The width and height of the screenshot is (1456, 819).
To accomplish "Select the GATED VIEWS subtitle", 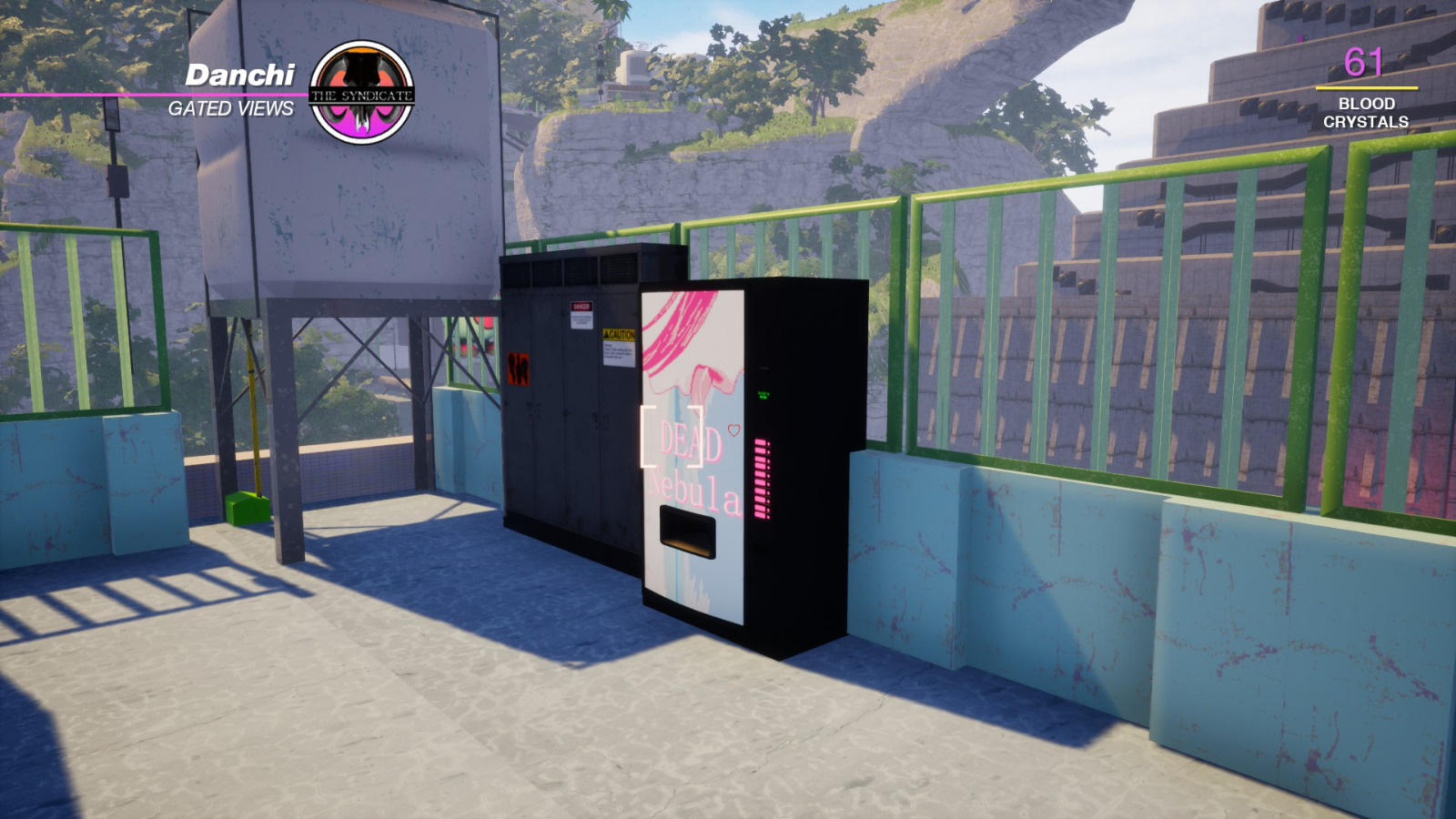I will tap(232, 107).
